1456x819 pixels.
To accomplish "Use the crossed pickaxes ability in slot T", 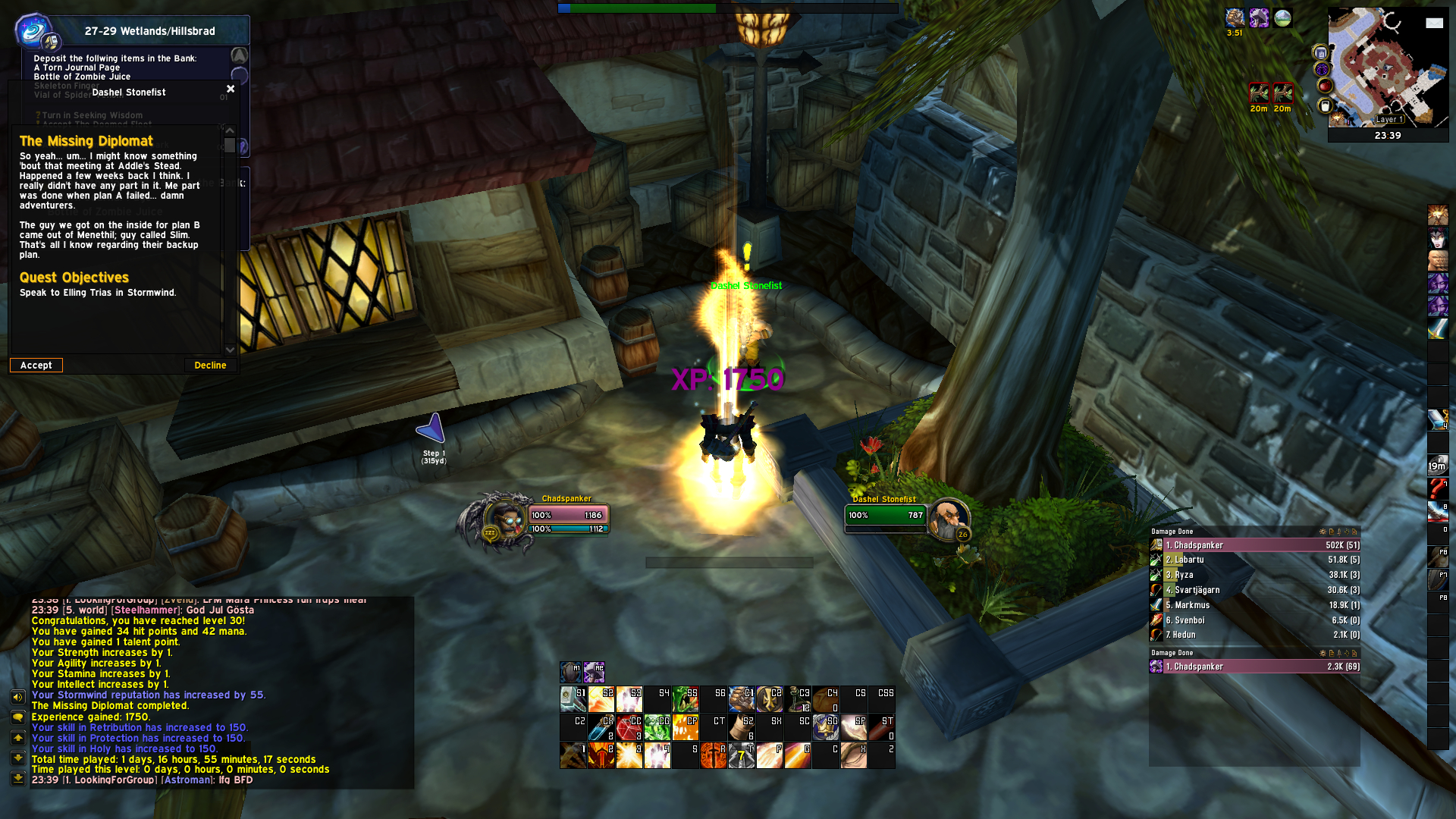I will 741,755.
